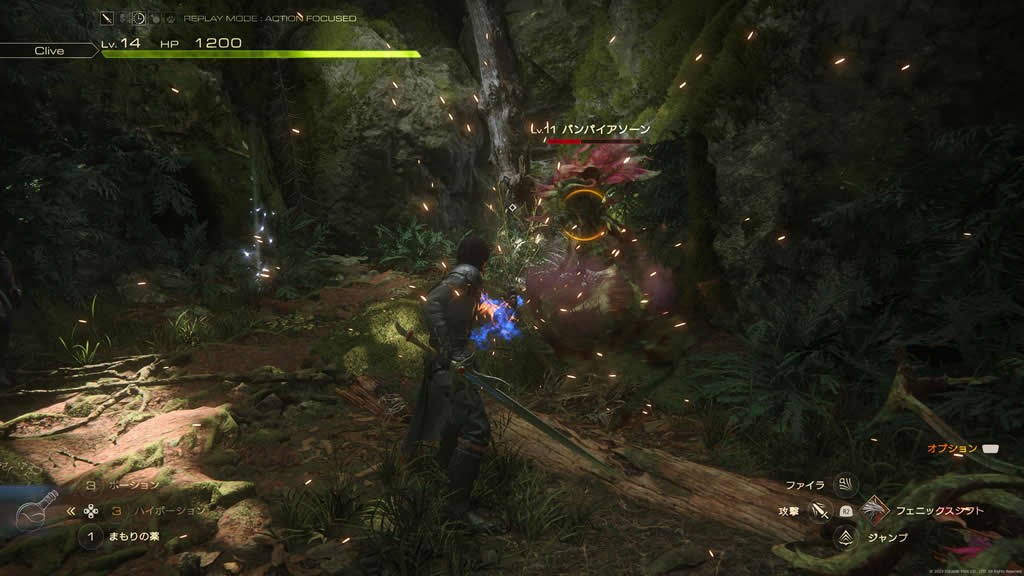
Task: Select the ジャンプ jump icon
Action: (x=846, y=537)
